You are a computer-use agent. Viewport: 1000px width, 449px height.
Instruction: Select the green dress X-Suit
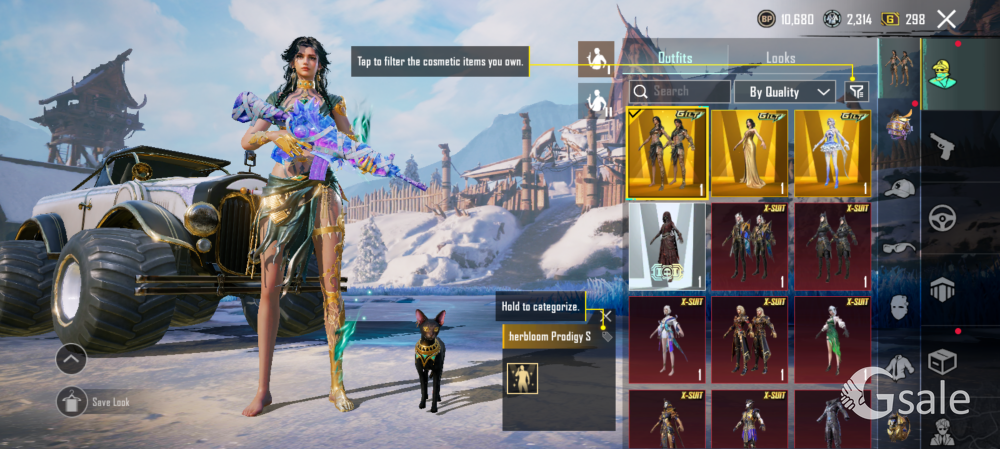(x=832, y=339)
